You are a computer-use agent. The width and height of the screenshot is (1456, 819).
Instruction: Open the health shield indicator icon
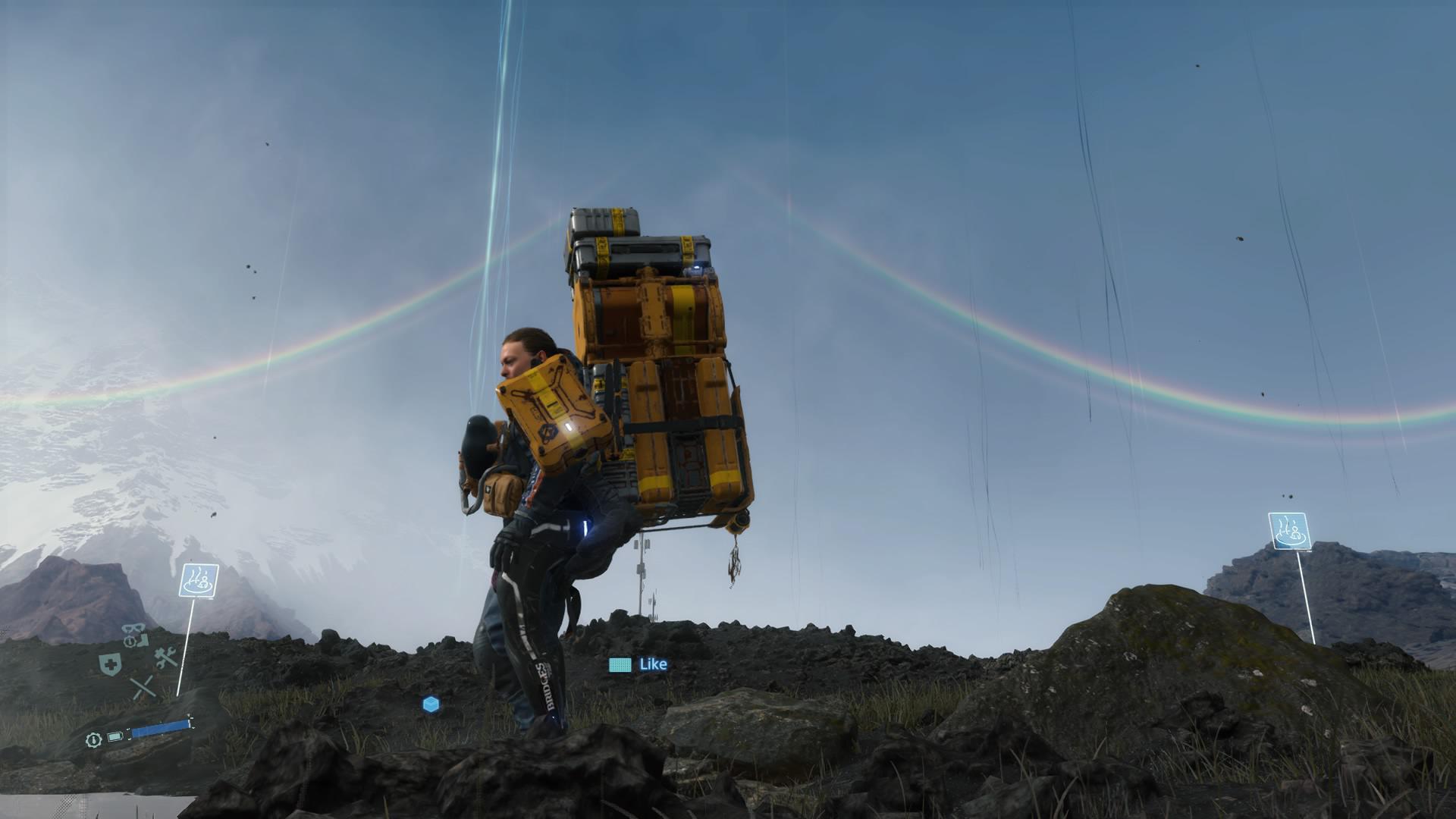click(x=109, y=664)
